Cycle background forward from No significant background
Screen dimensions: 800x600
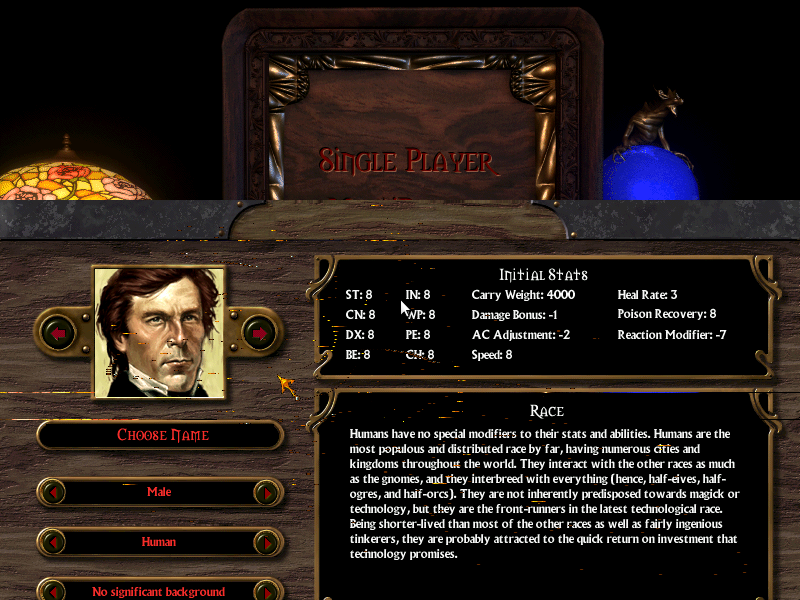click(x=267, y=591)
